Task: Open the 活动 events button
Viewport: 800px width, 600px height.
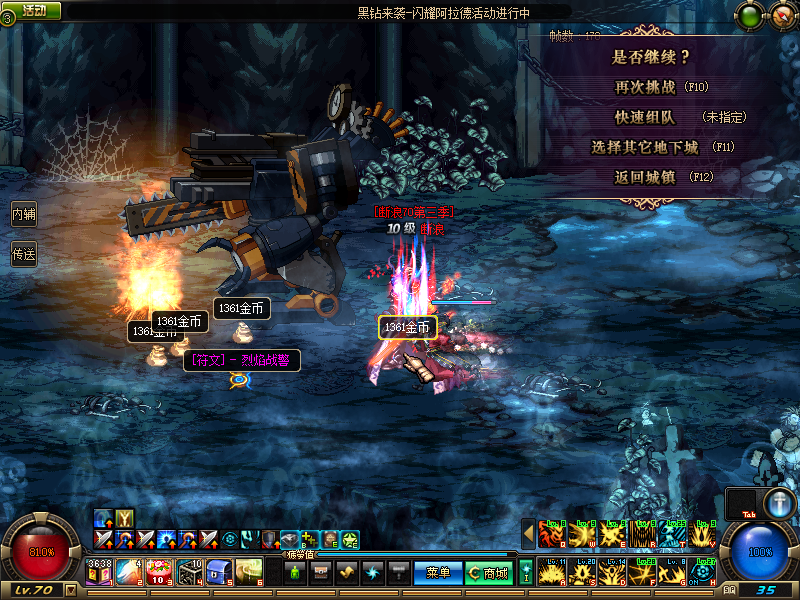Action: click(x=32, y=10)
